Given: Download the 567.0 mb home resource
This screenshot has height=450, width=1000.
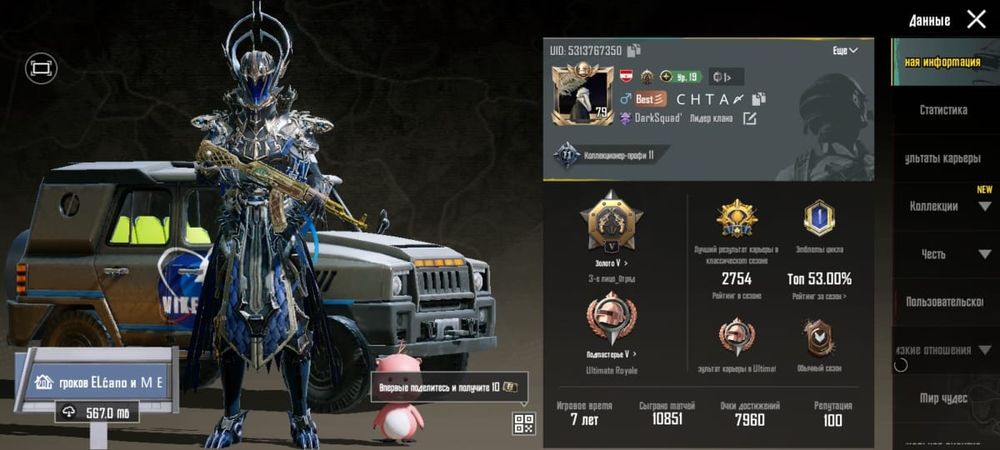Looking at the screenshot, I should (x=96, y=412).
